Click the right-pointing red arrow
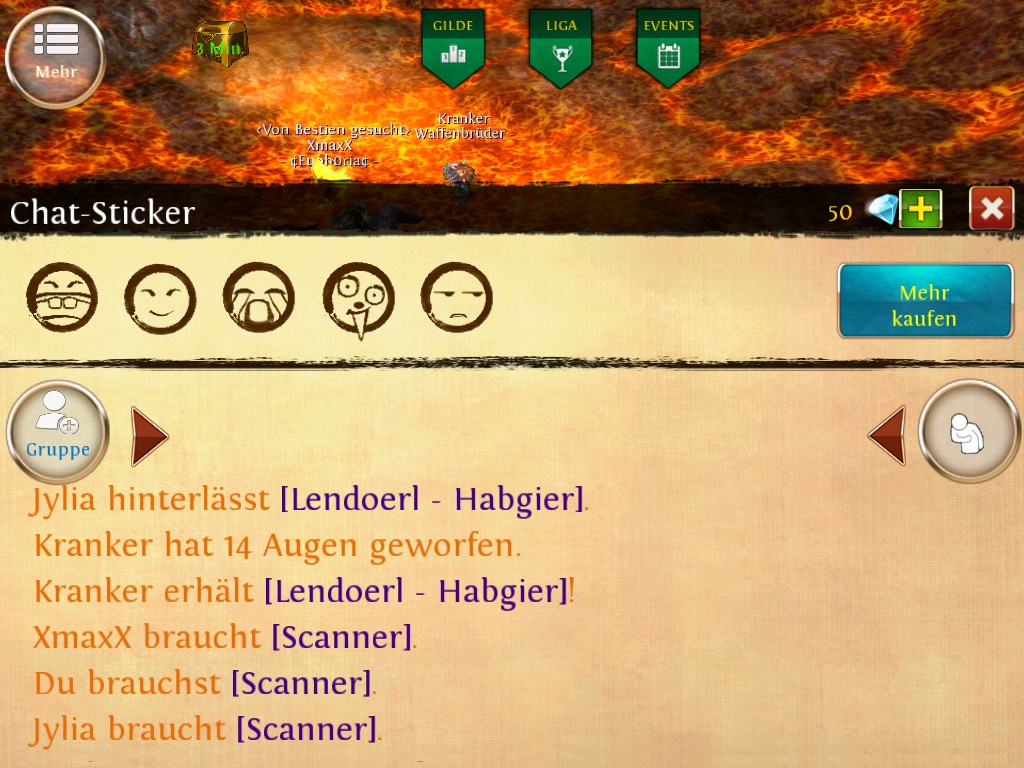 149,436
